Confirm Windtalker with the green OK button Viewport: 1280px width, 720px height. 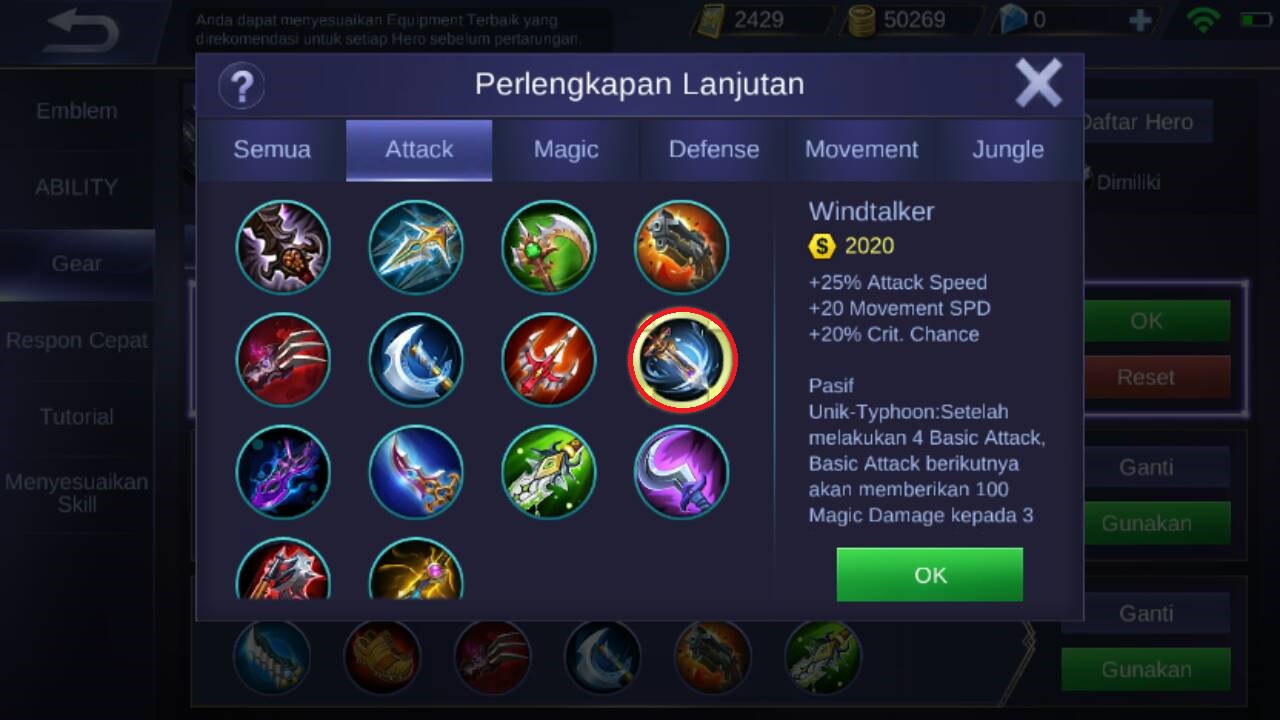(x=929, y=575)
